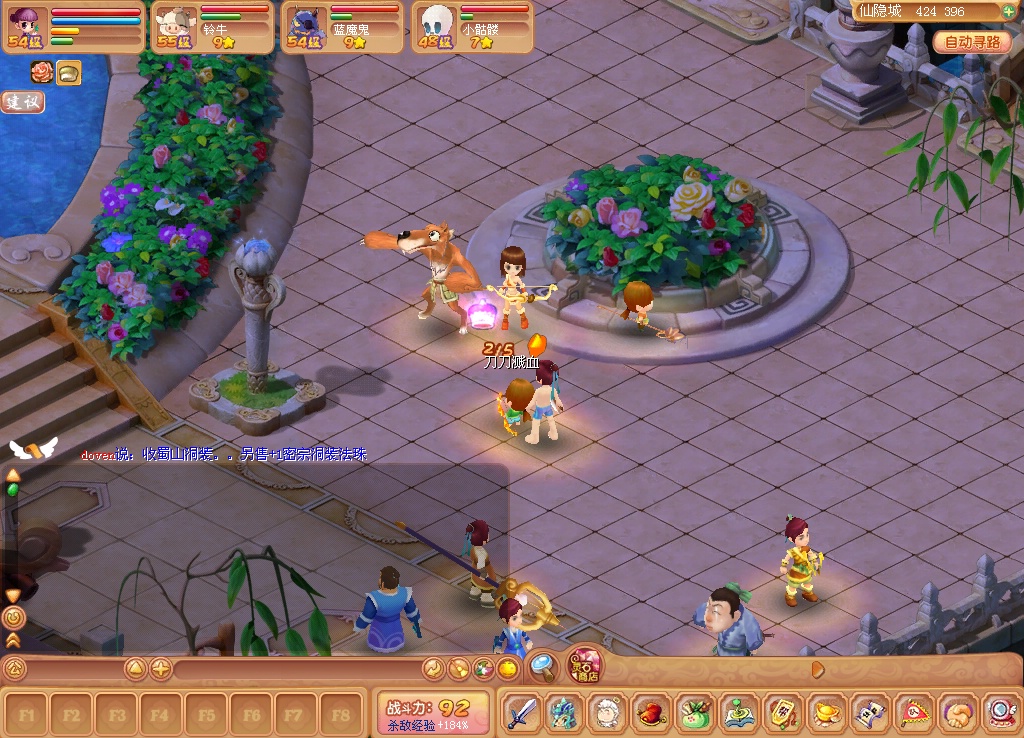Open the red pouch bag icon
Screen dimensions: 1024x738
(651, 714)
